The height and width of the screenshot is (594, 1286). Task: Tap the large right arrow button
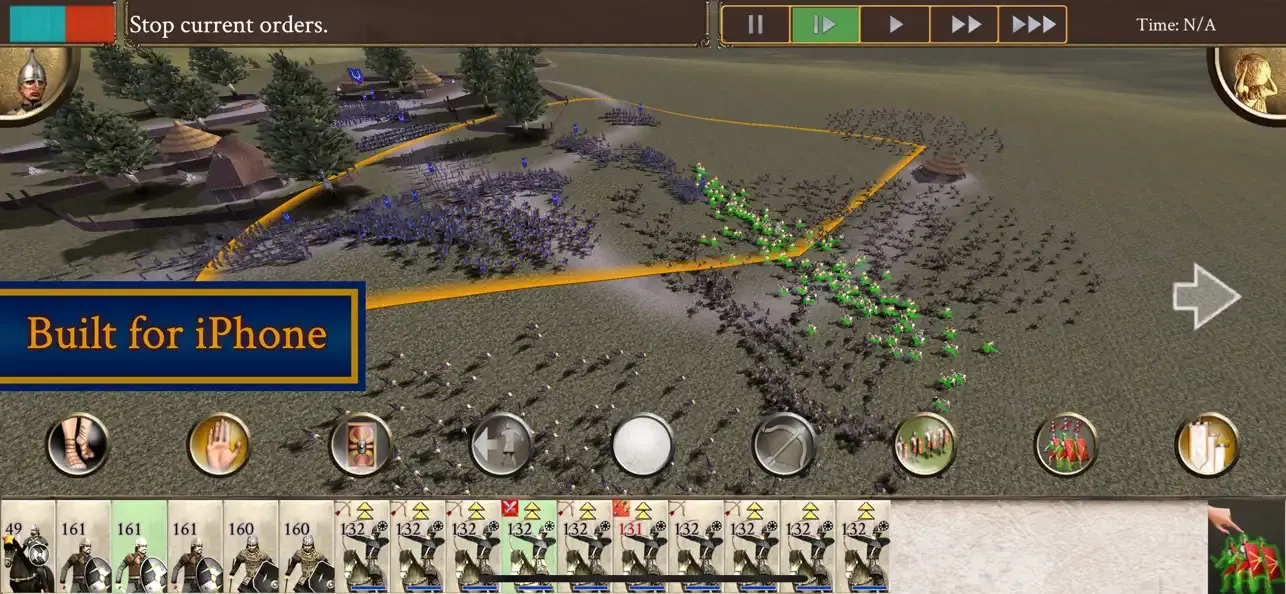pos(1206,296)
